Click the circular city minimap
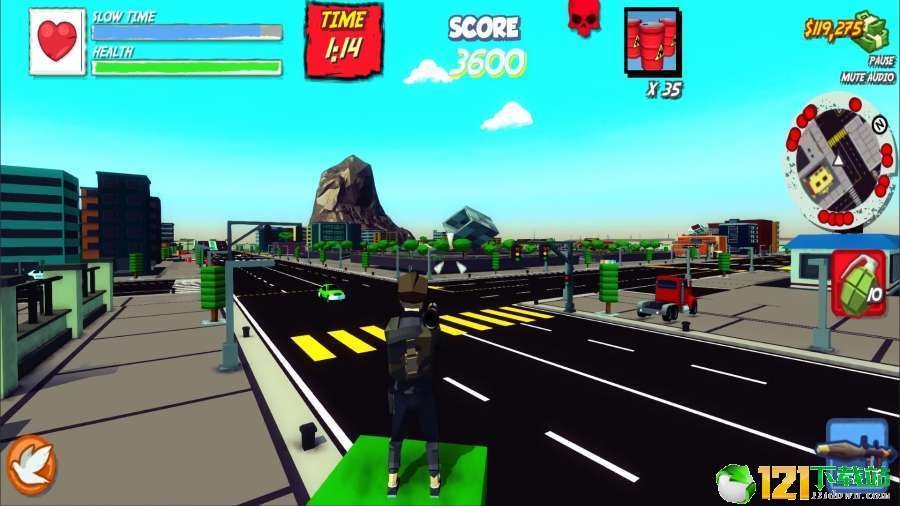The image size is (900, 506). (838, 160)
